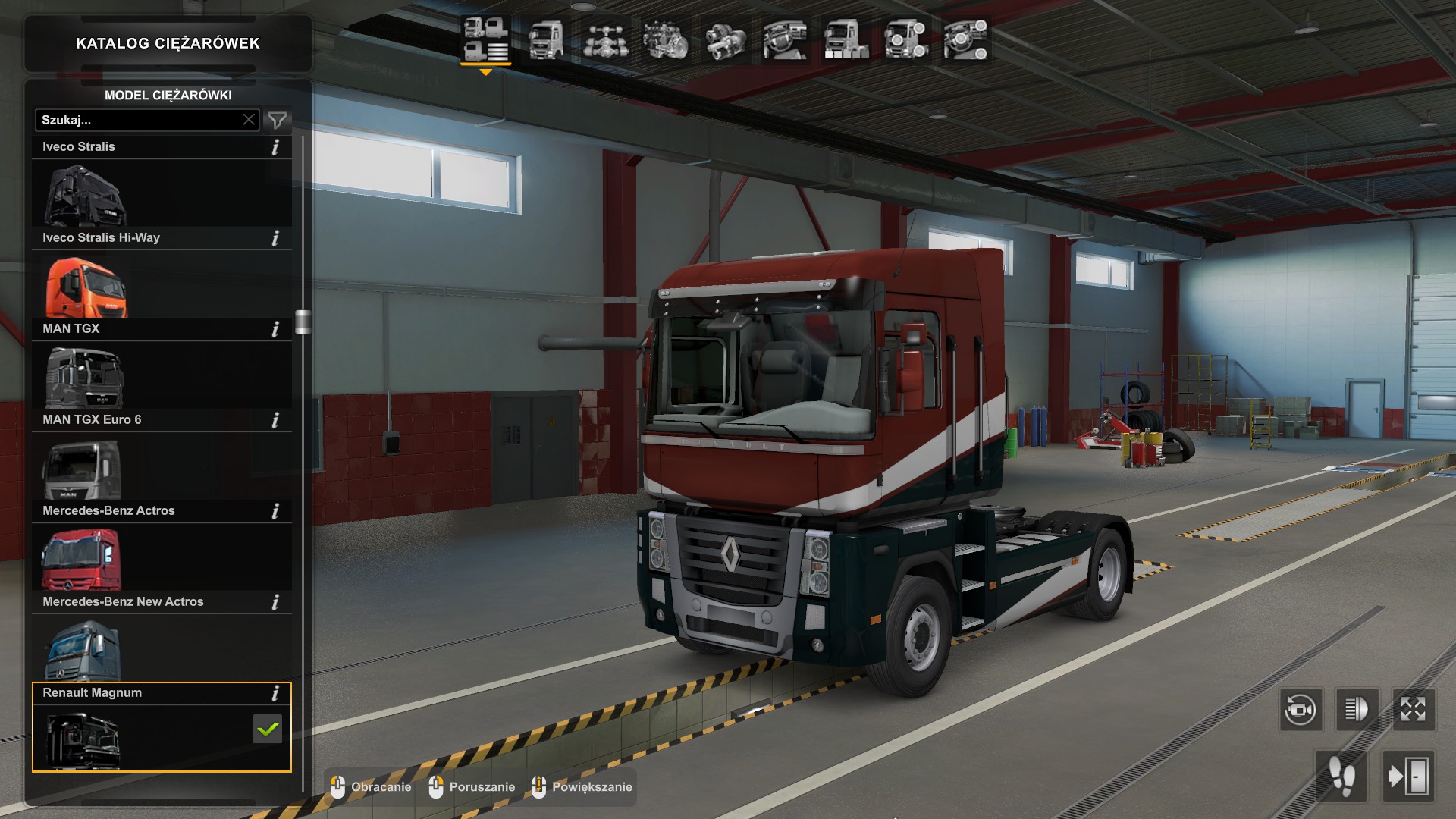The height and width of the screenshot is (819, 1456).
Task: Open the transmission gearbox tab
Action: pos(726,39)
